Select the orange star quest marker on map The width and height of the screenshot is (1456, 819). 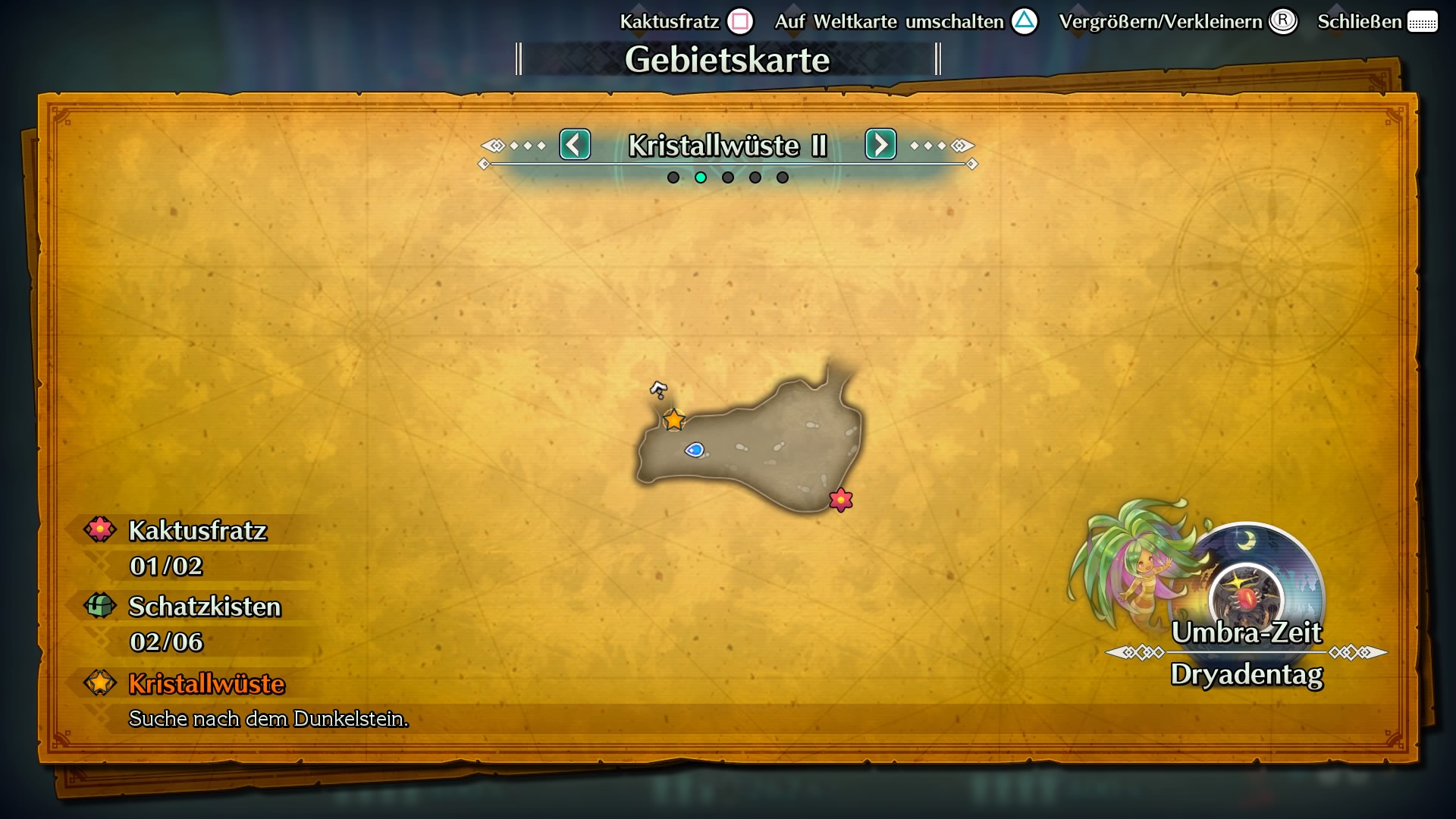click(673, 418)
